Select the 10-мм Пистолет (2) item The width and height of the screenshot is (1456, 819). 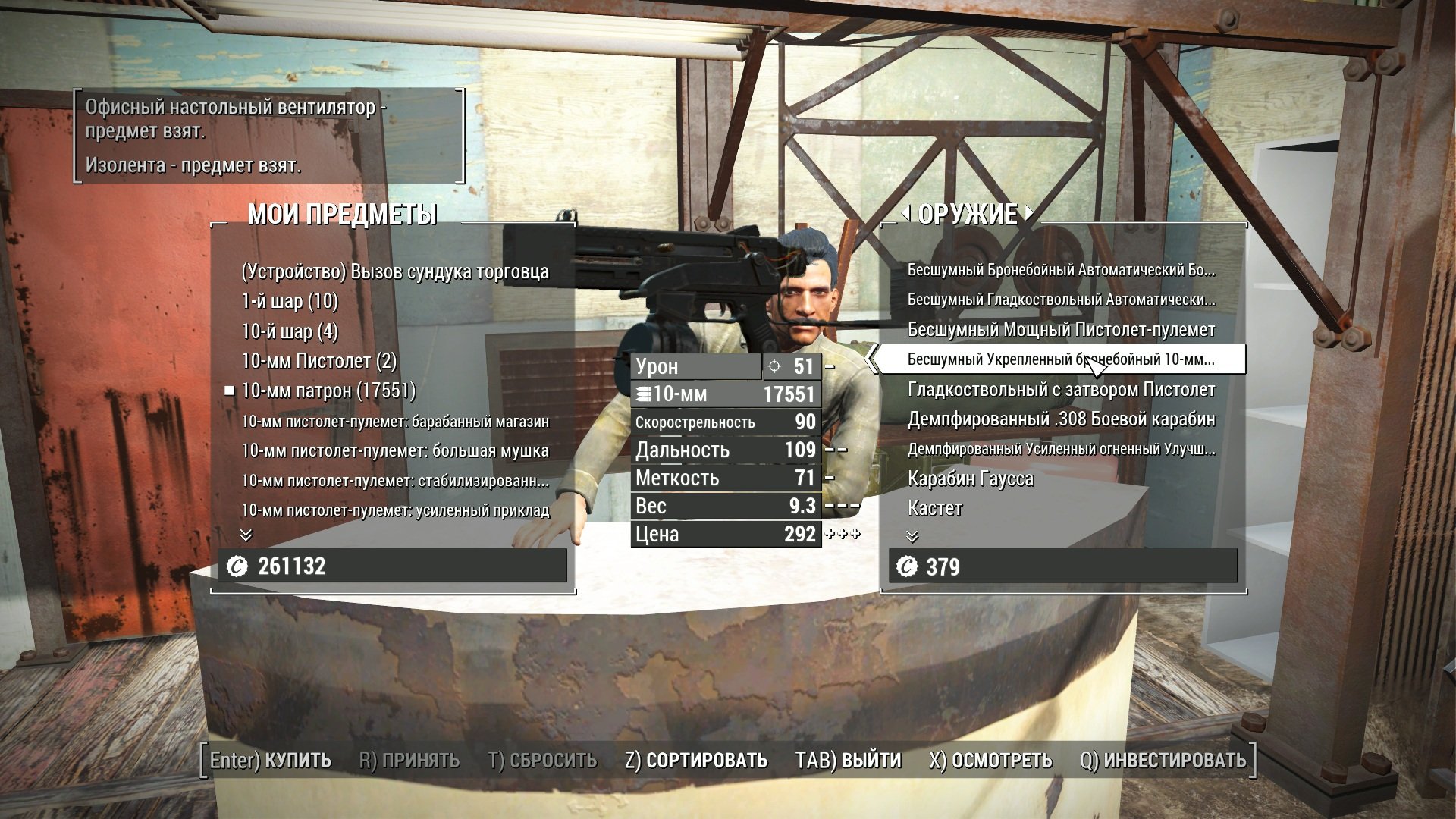click(318, 361)
